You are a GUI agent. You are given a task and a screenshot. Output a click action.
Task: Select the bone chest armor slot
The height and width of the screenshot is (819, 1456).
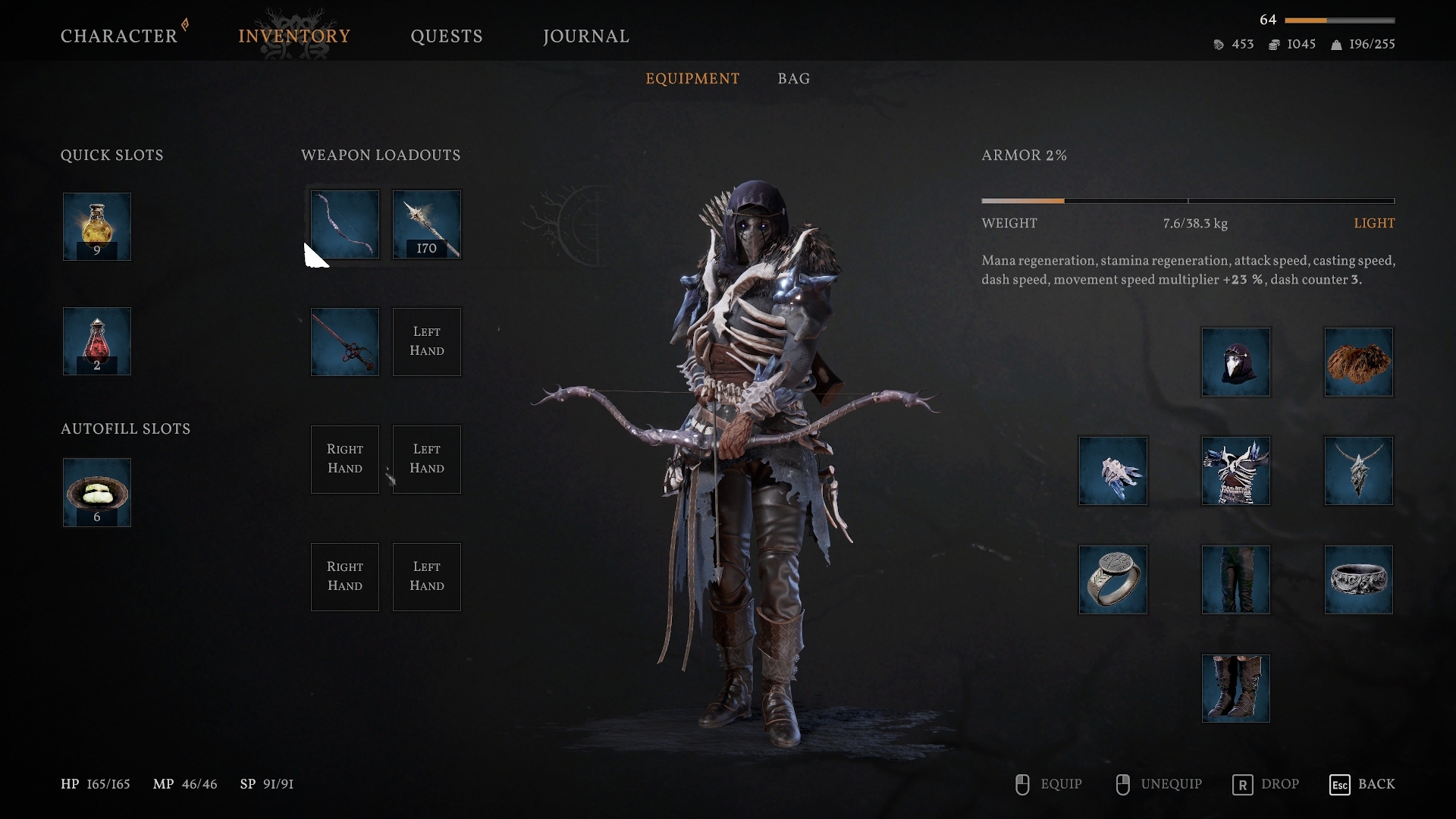pyautogui.click(x=1236, y=471)
